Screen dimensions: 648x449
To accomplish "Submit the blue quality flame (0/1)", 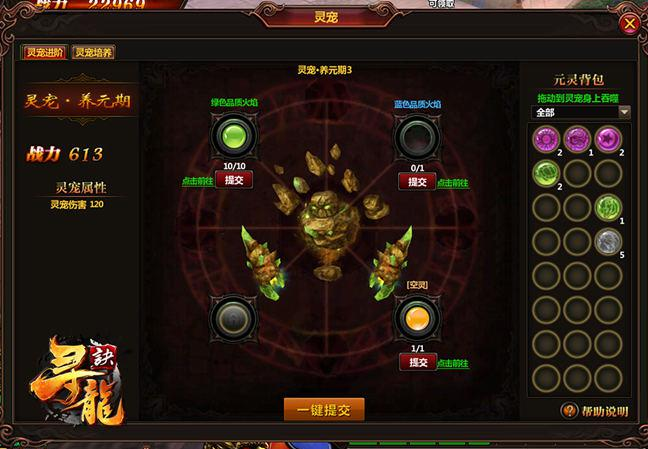I will (413, 181).
